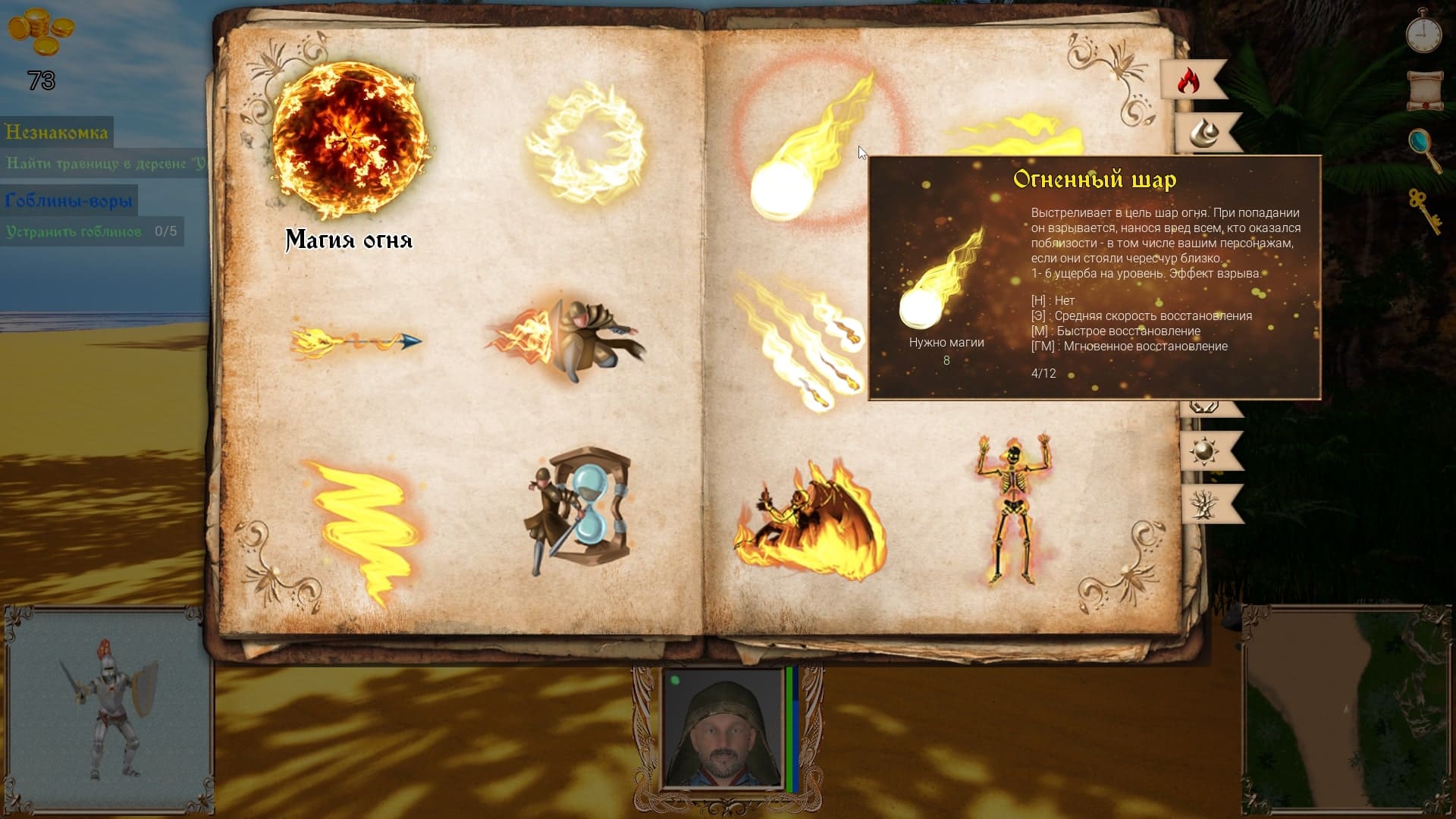
Task: Click the magnifying glass icon
Action: click(x=1423, y=148)
